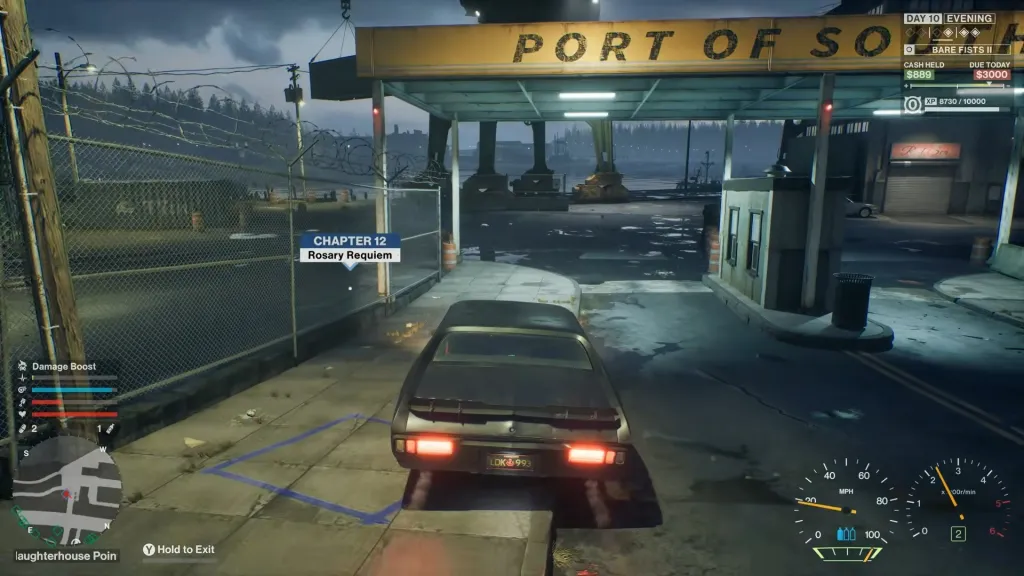Open the circular minimap
The image size is (1024, 576).
coord(67,490)
